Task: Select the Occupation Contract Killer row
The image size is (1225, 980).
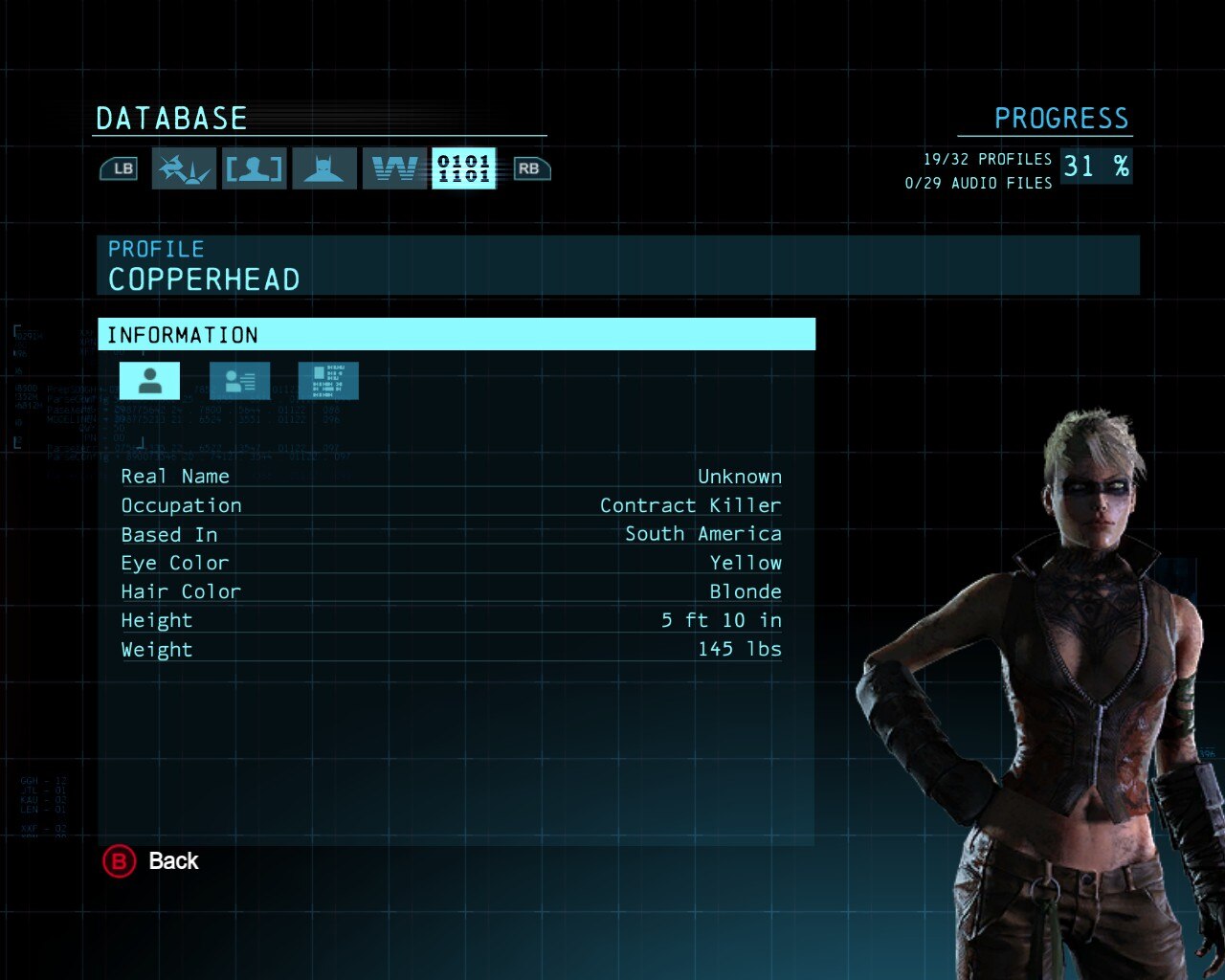Action: (451, 504)
